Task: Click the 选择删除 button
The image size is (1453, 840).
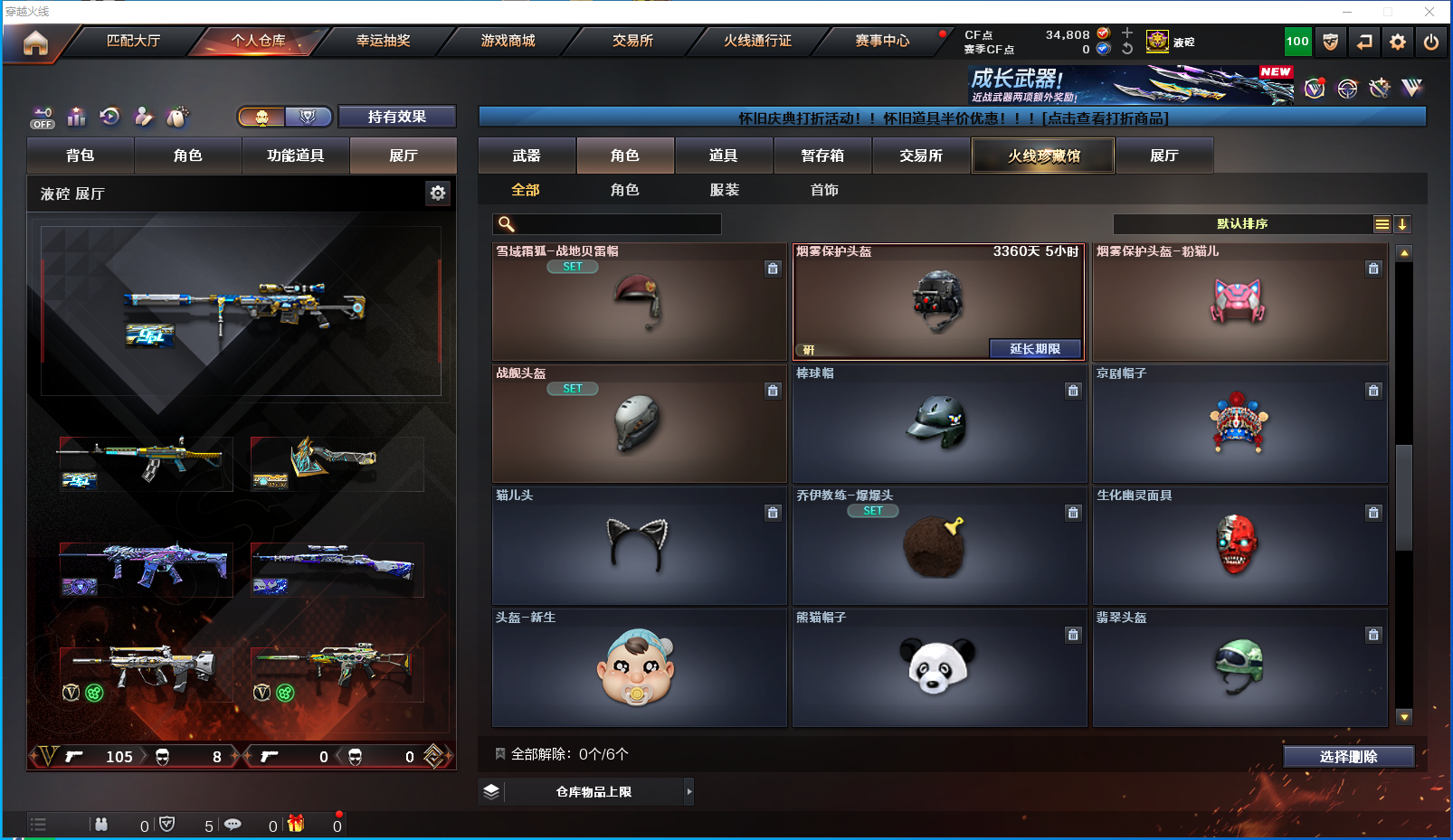Action: click(x=1348, y=757)
